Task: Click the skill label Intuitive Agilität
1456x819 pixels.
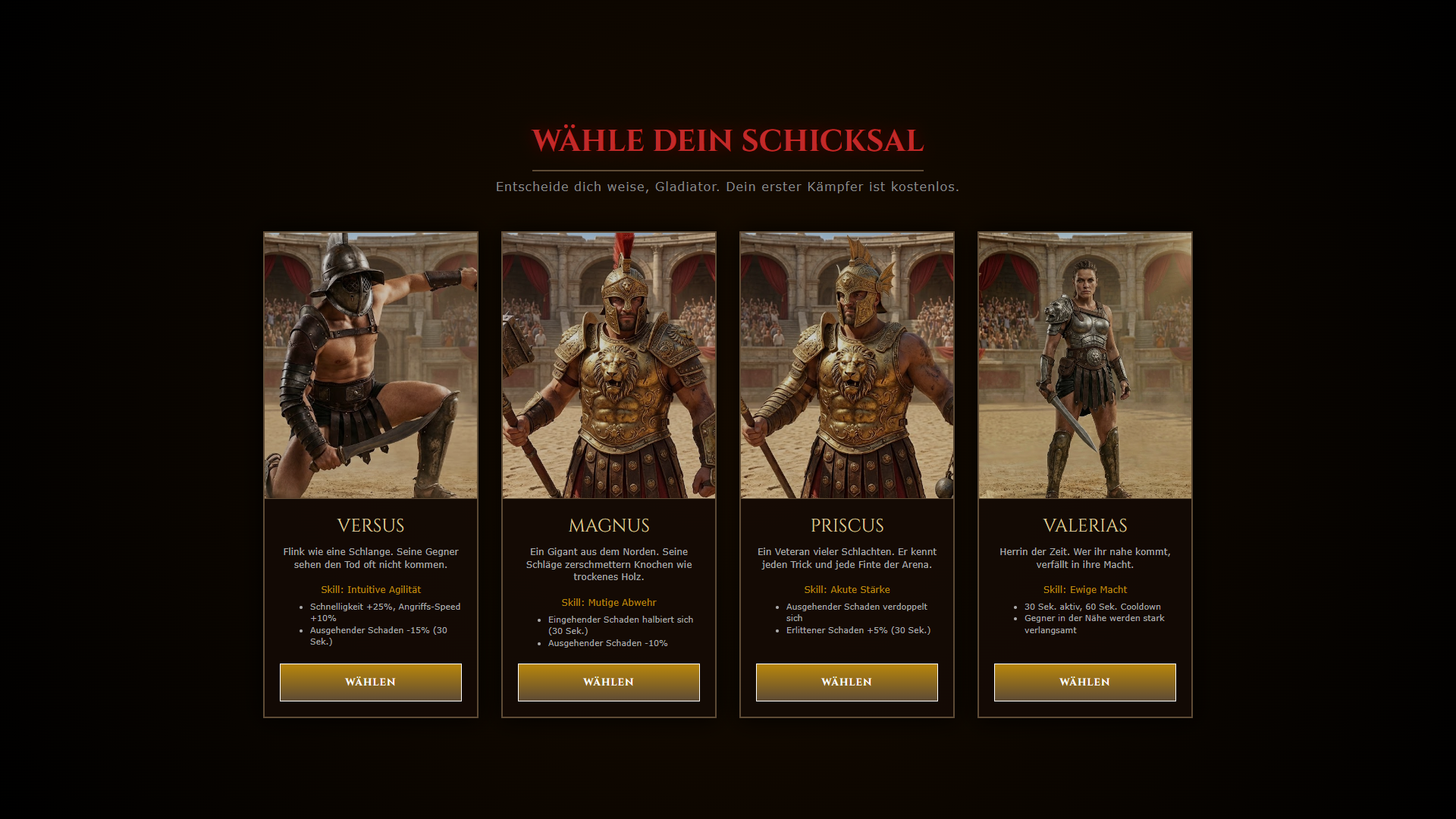Action: pos(371,589)
